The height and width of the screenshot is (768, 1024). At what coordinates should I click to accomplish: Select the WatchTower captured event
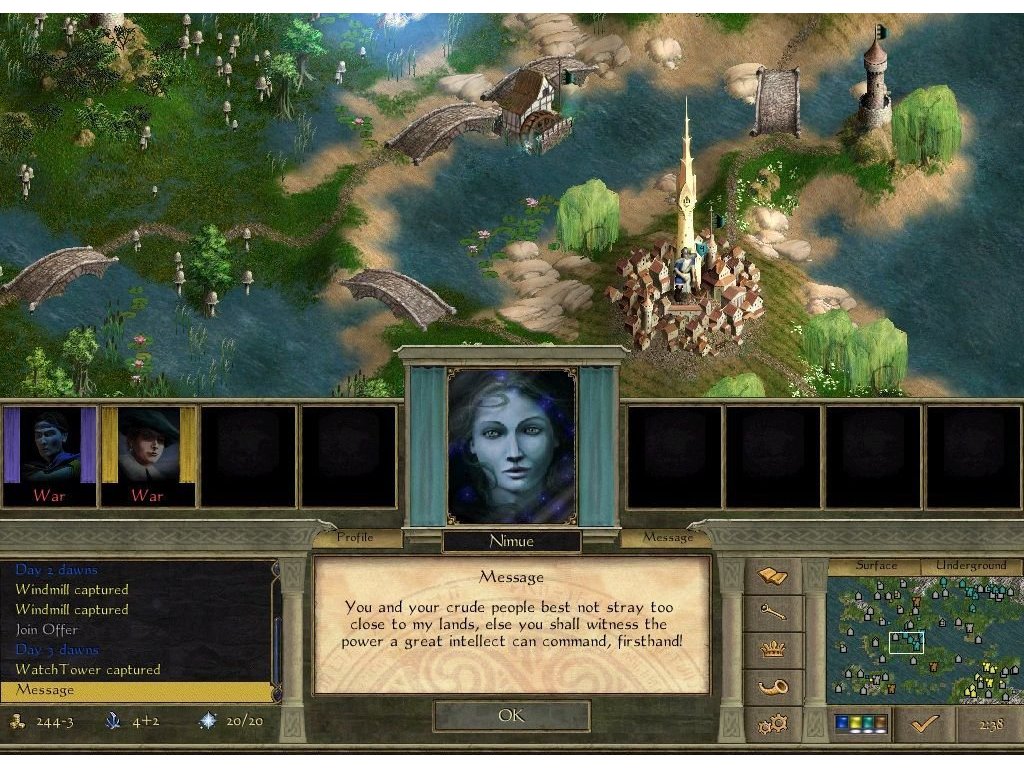point(87,670)
